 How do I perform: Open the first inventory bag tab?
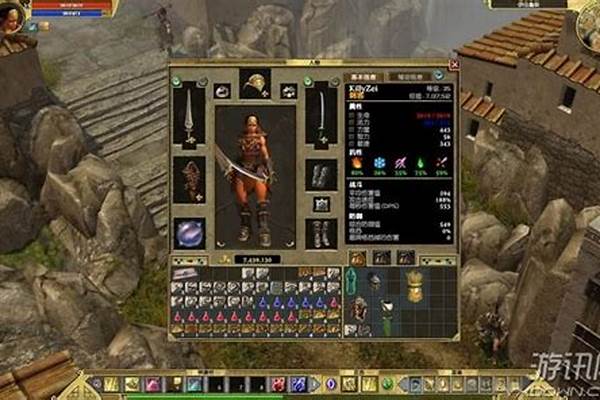(357, 258)
